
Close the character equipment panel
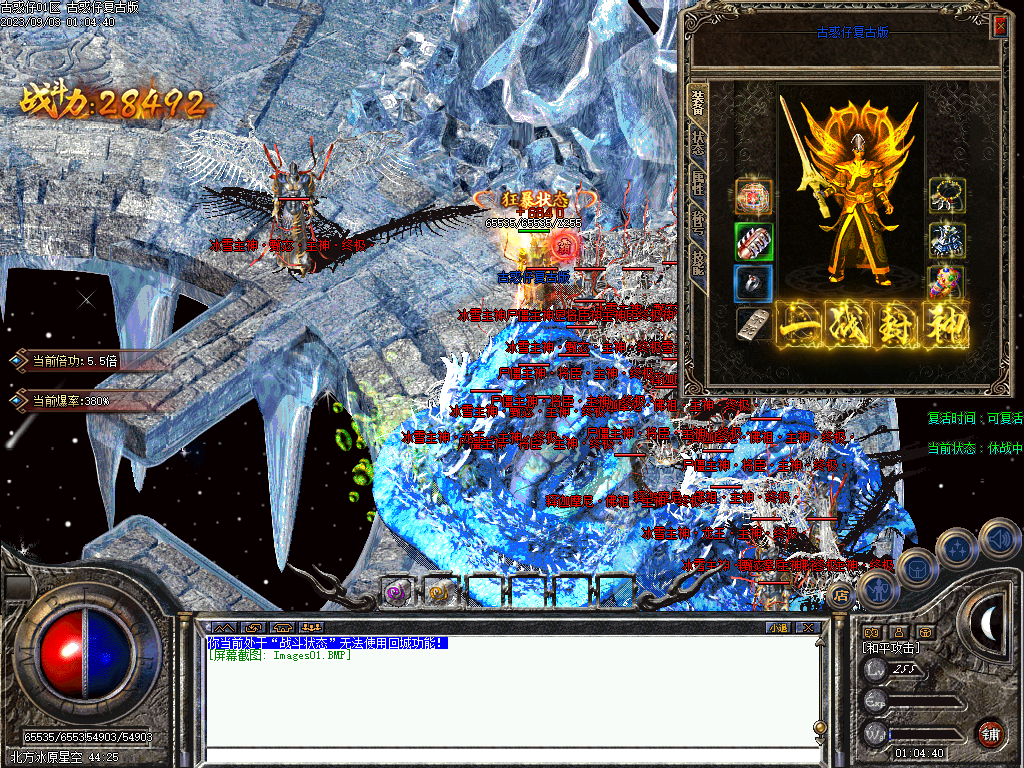[999, 27]
